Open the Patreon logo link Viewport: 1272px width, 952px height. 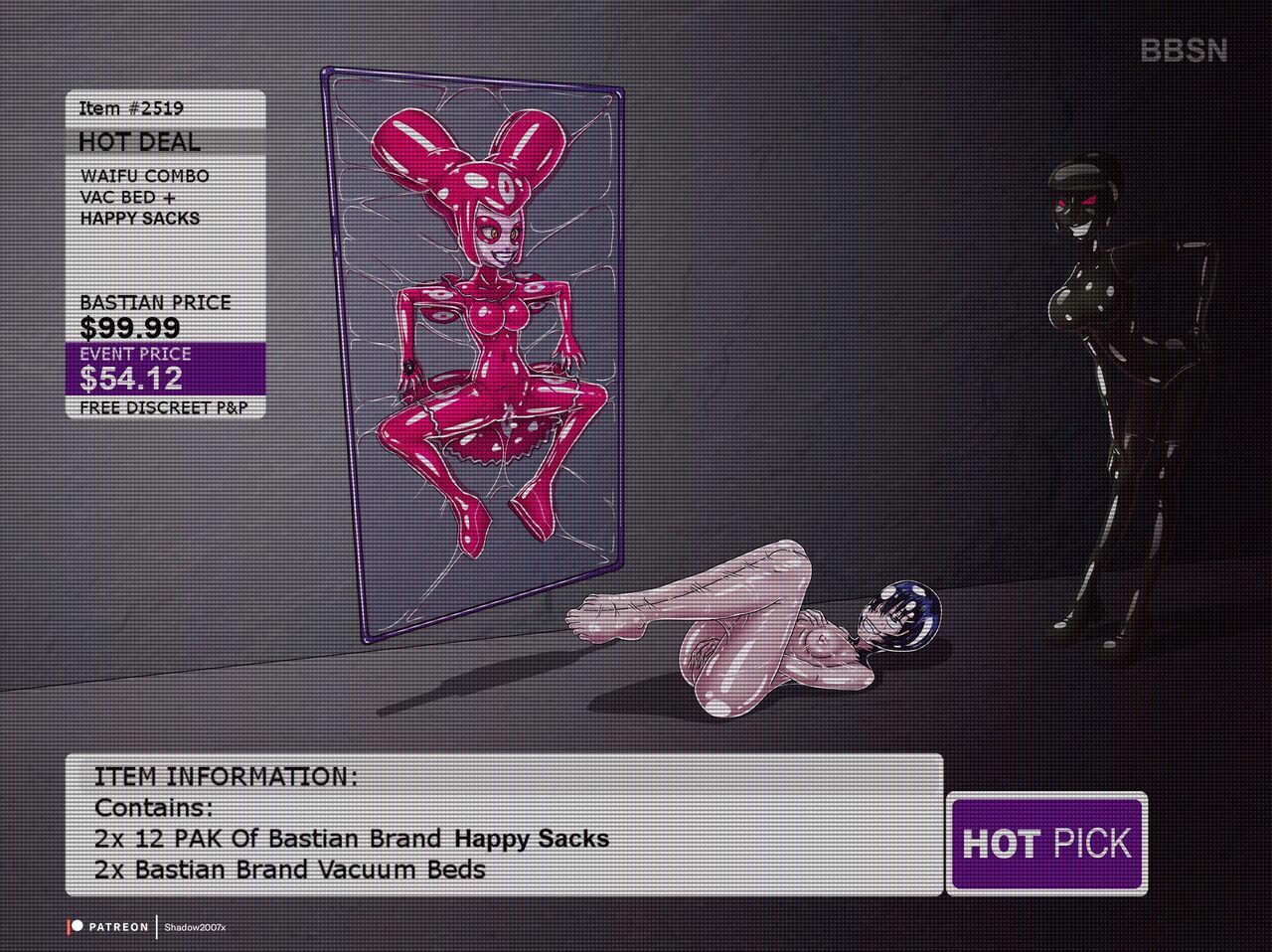(x=108, y=926)
